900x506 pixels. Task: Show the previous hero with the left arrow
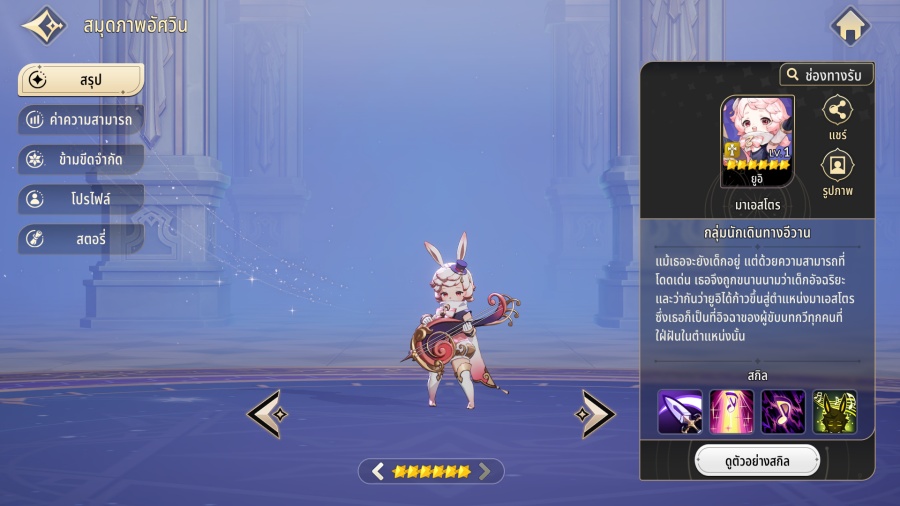[x=264, y=413]
